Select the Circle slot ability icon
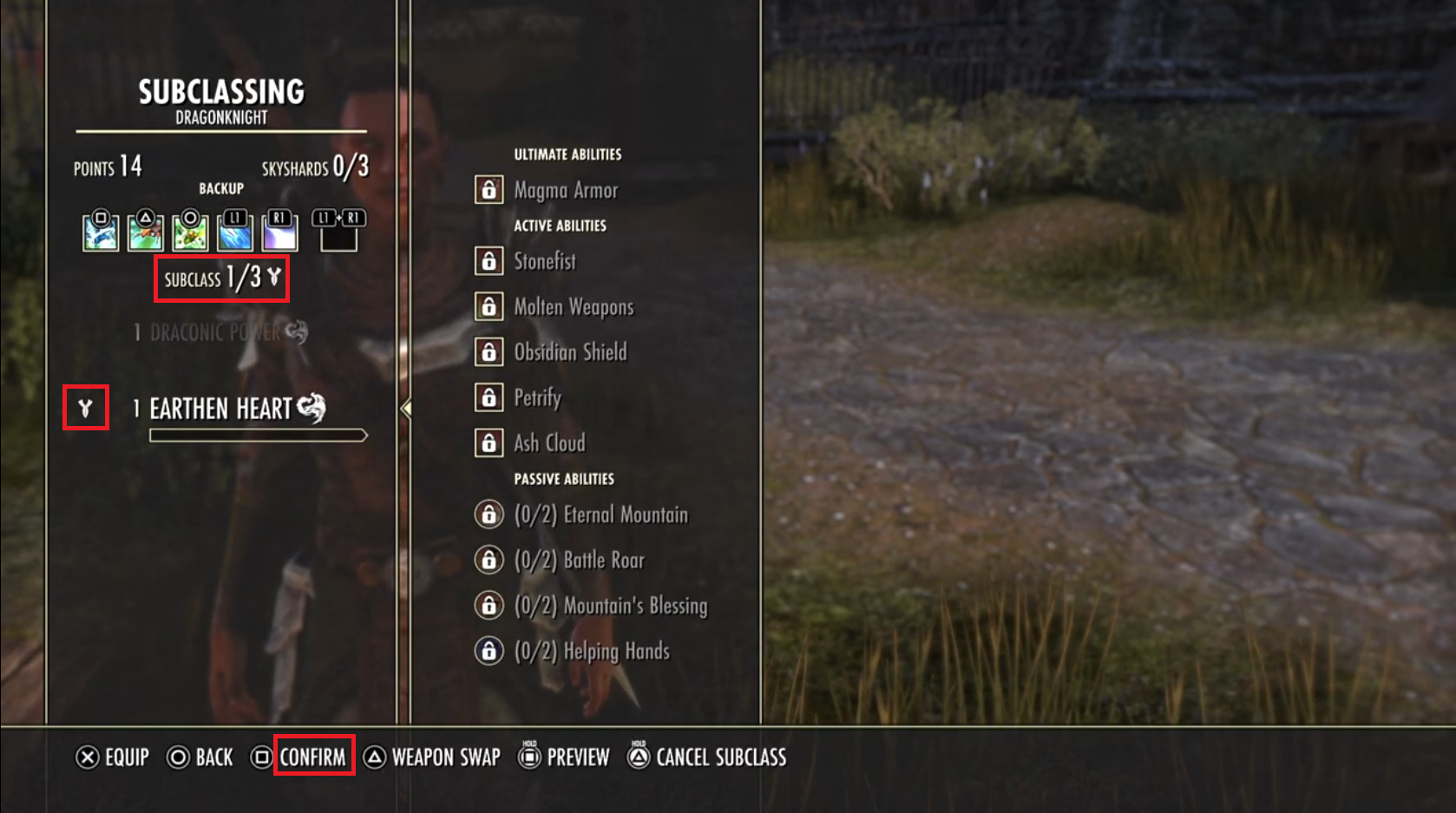The height and width of the screenshot is (813, 1456). coord(190,233)
